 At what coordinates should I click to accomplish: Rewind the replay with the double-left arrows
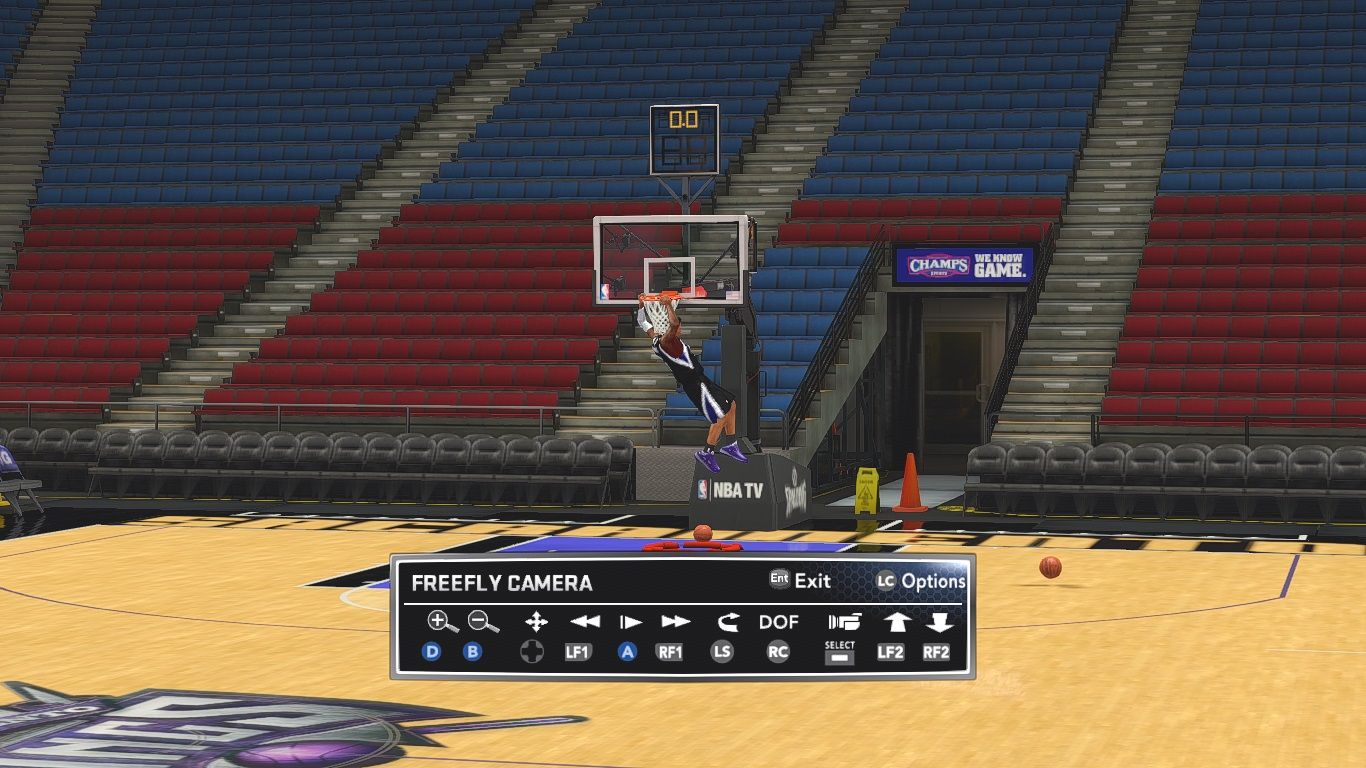[584, 622]
